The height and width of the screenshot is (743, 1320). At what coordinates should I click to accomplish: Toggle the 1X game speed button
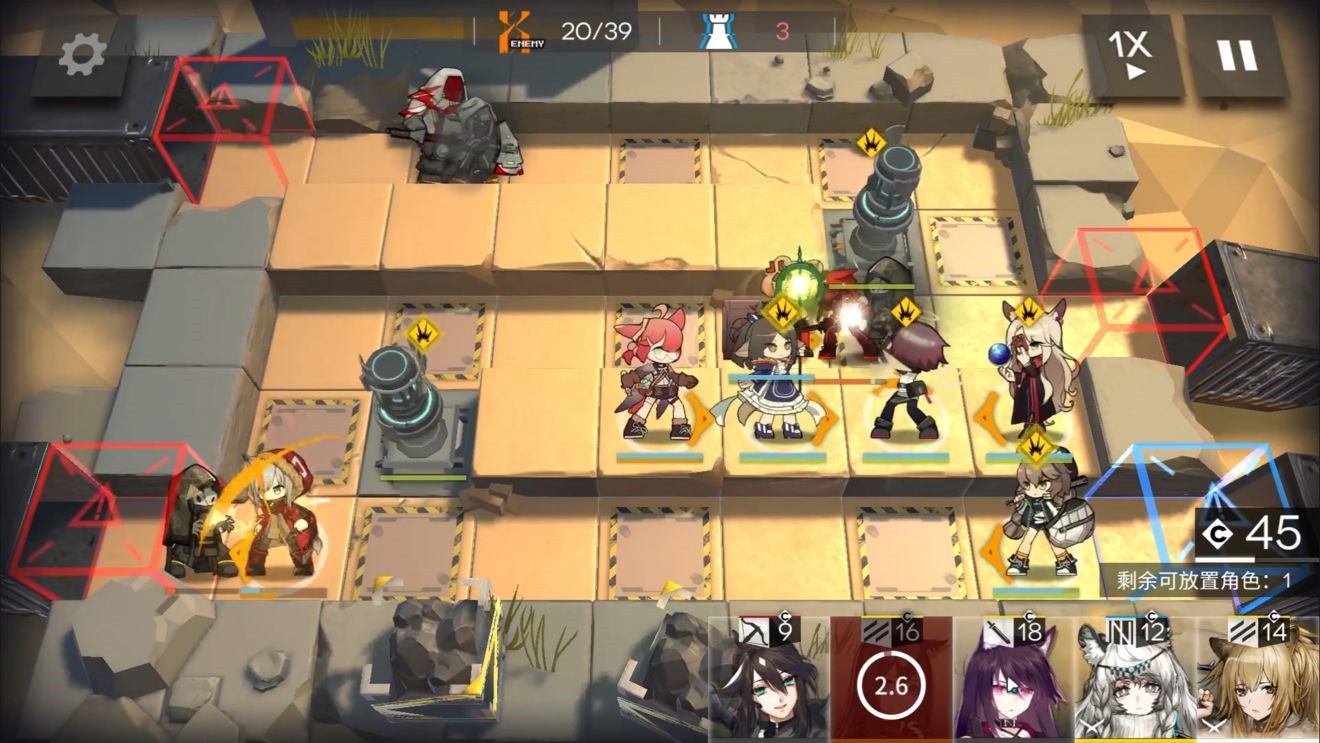click(1129, 54)
